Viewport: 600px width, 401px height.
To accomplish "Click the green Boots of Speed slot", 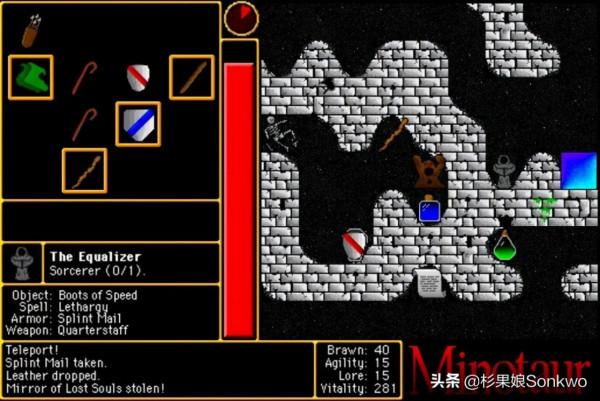I will point(31,77).
